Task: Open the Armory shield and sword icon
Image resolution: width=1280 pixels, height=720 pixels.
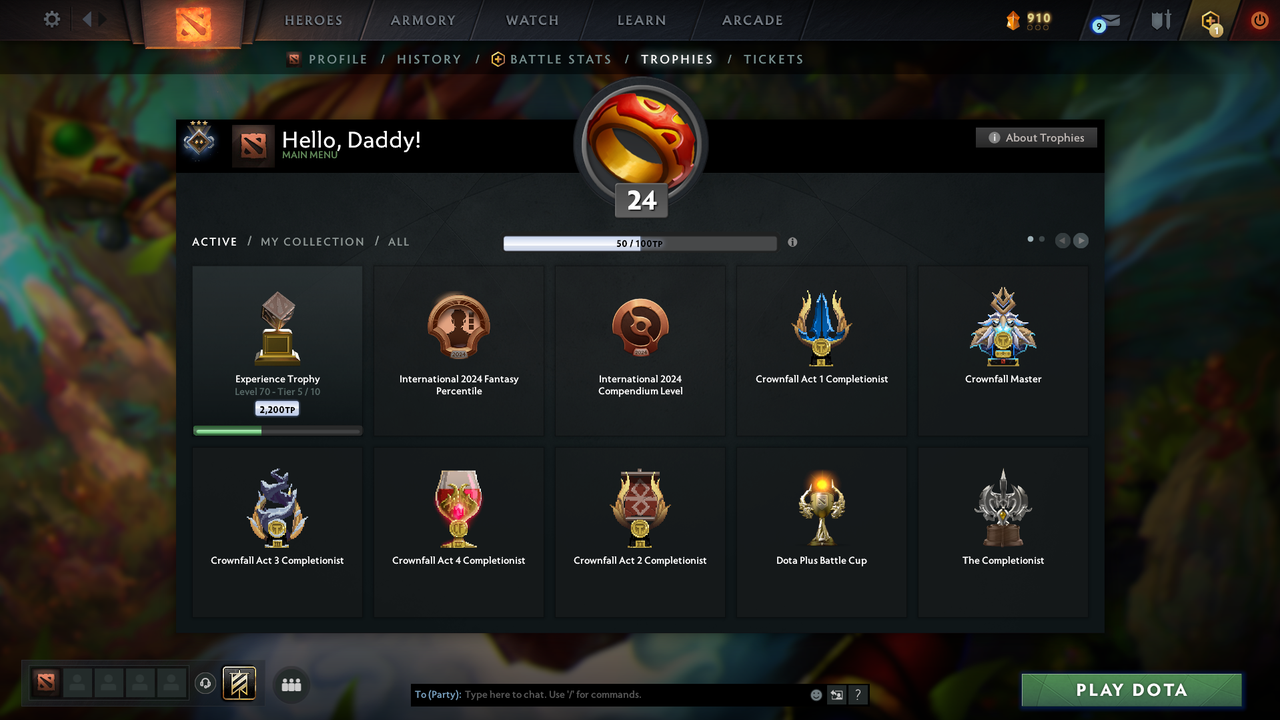Action: pos(1159,20)
